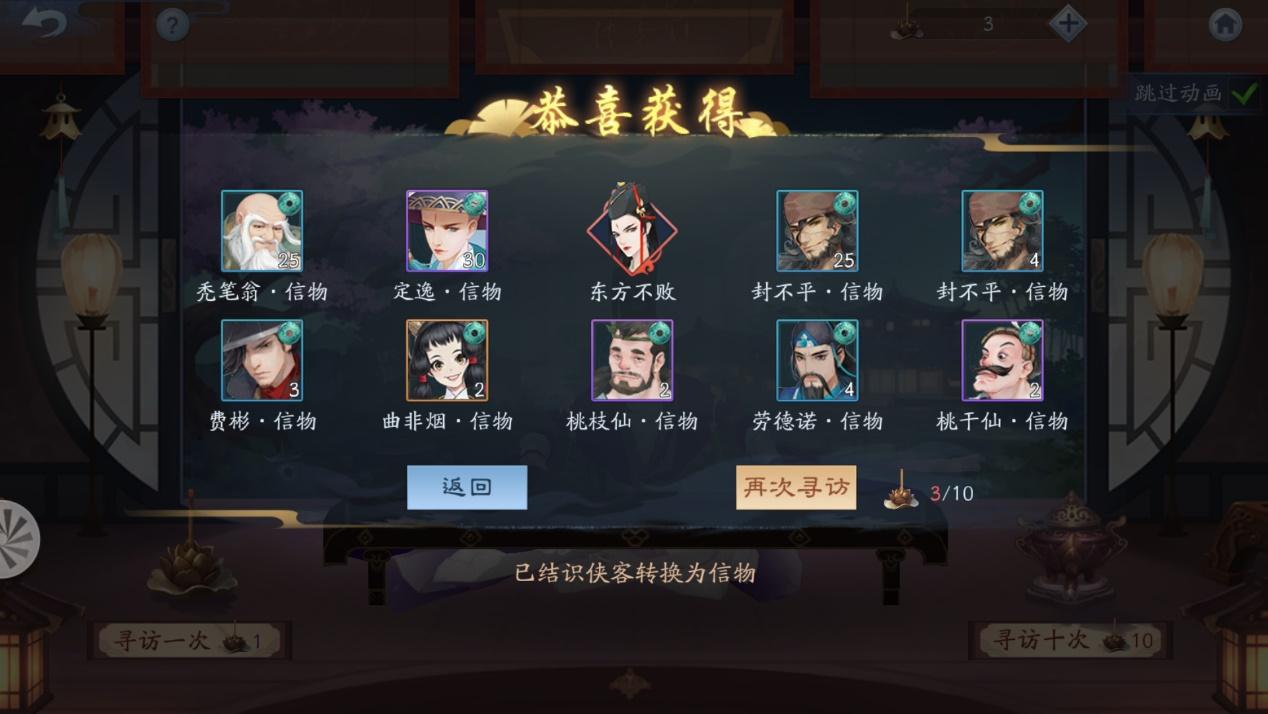The width and height of the screenshot is (1268, 714).
Task: Choose 再次寻访 to search again
Action: [796, 487]
